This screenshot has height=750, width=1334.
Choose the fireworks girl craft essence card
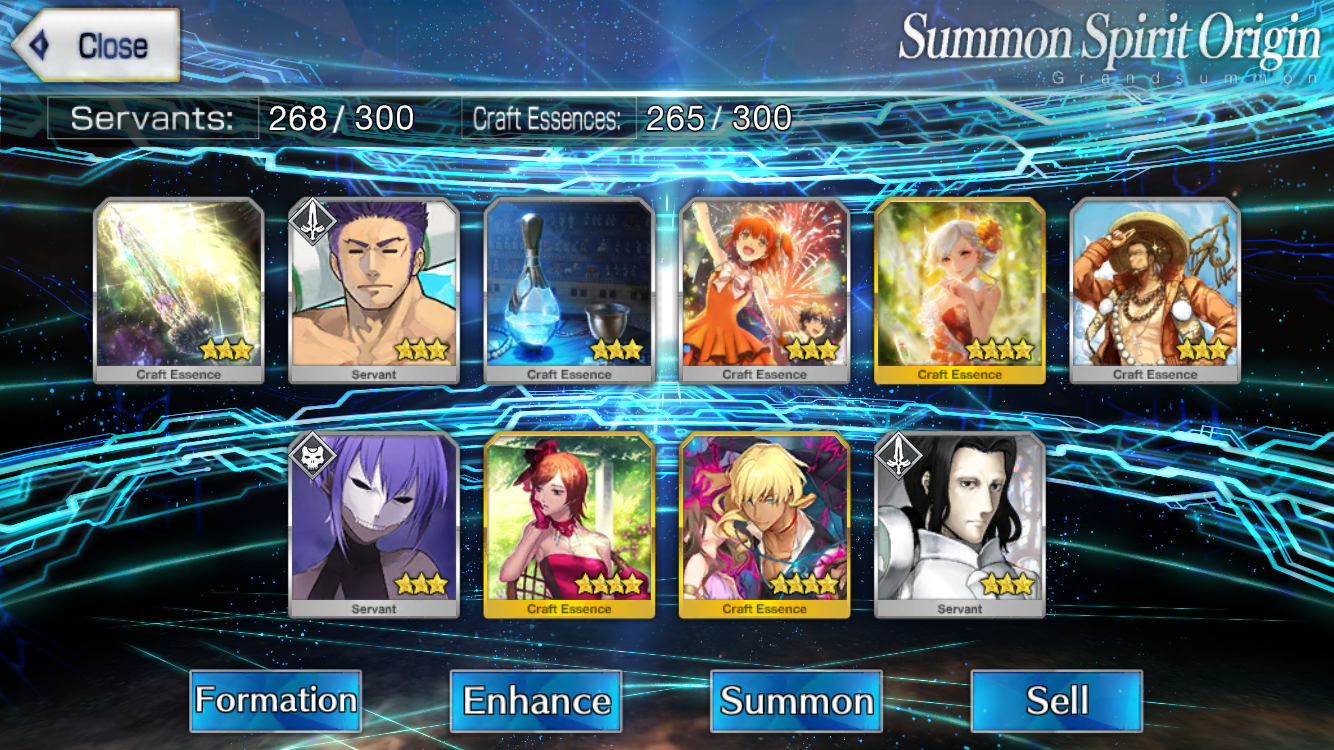pyautogui.click(x=765, y=290)
